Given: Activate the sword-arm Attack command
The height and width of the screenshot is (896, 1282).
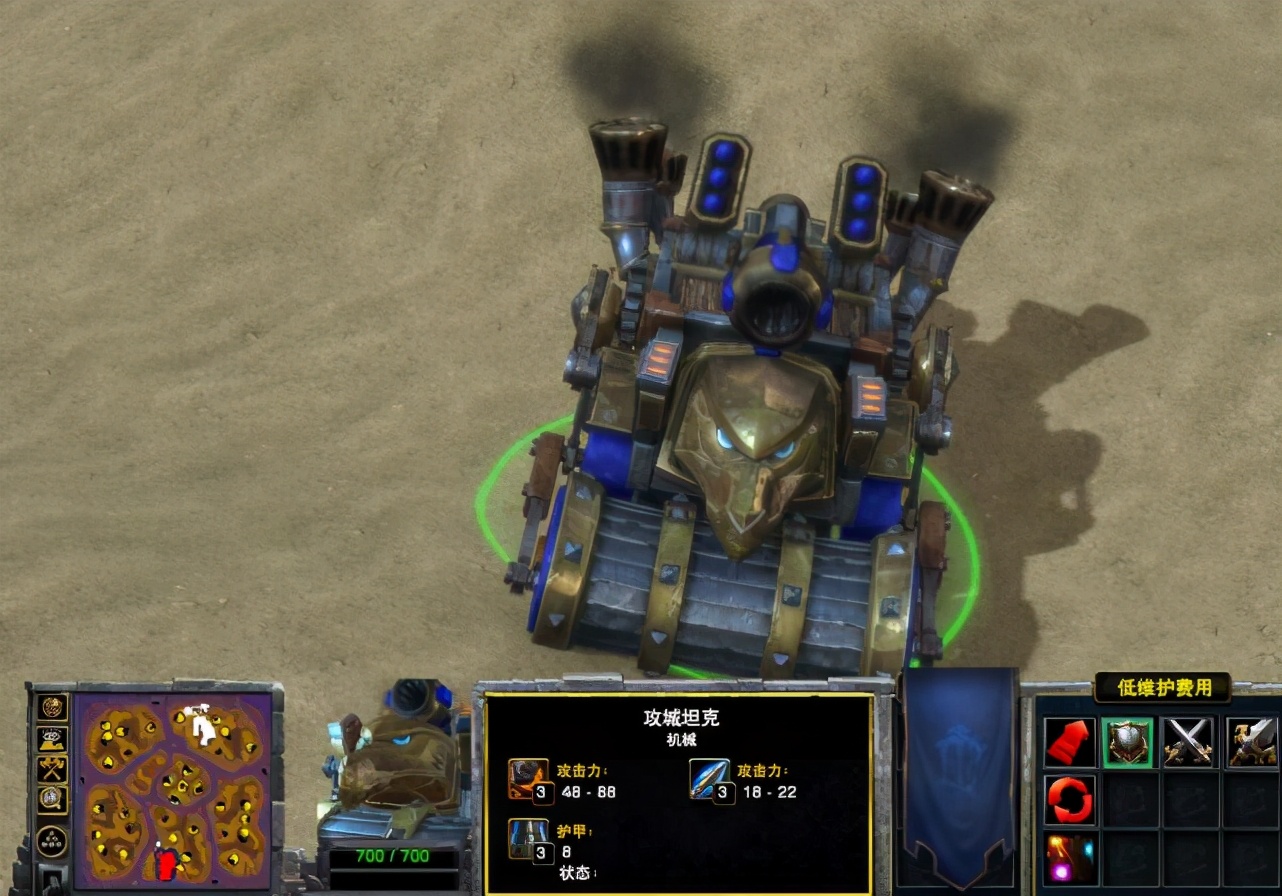Looking at the screenshot, I should [x=1251, y=742].
